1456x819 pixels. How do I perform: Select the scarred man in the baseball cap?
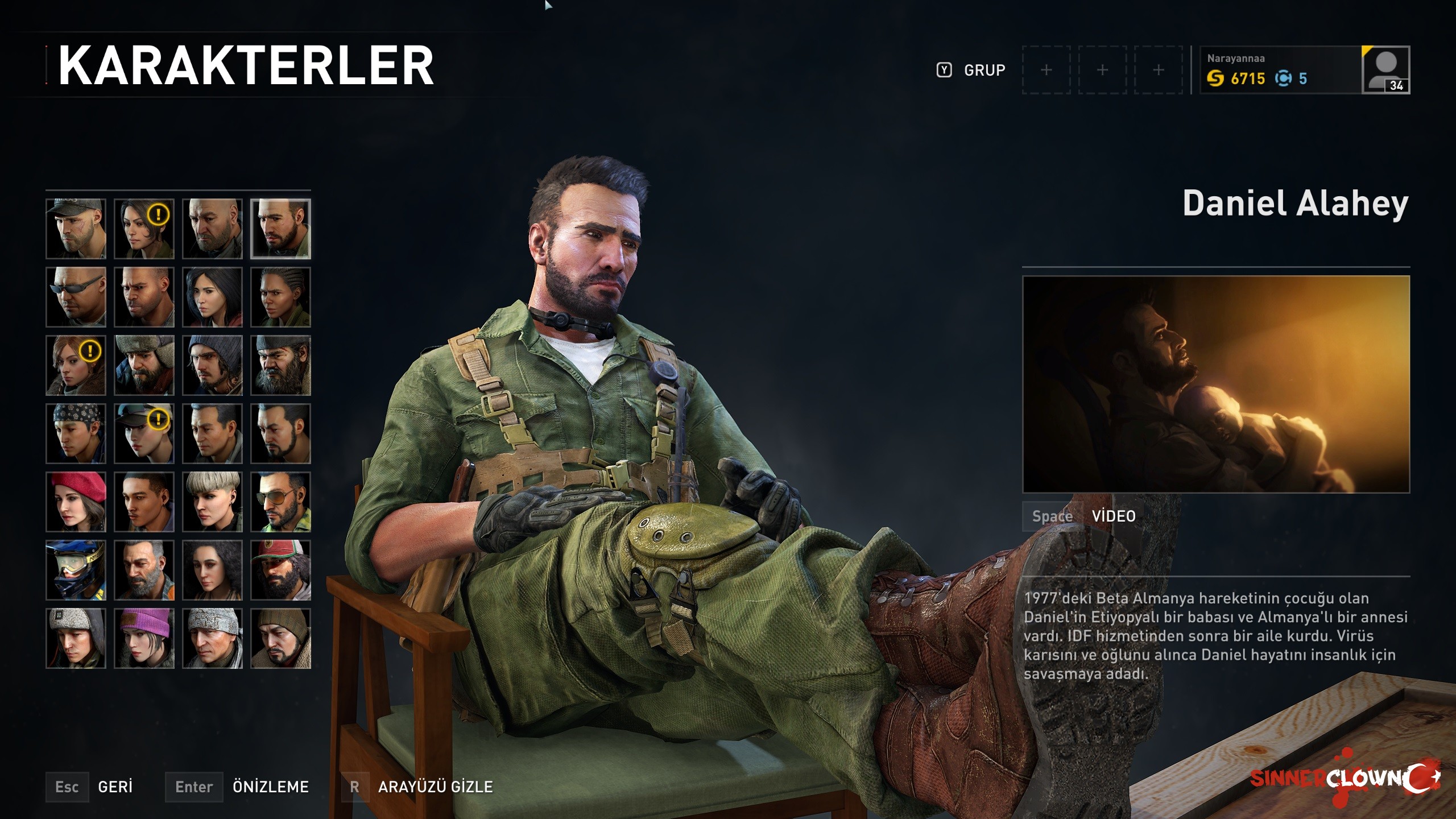pyautogui.click(x=76, y=229)
